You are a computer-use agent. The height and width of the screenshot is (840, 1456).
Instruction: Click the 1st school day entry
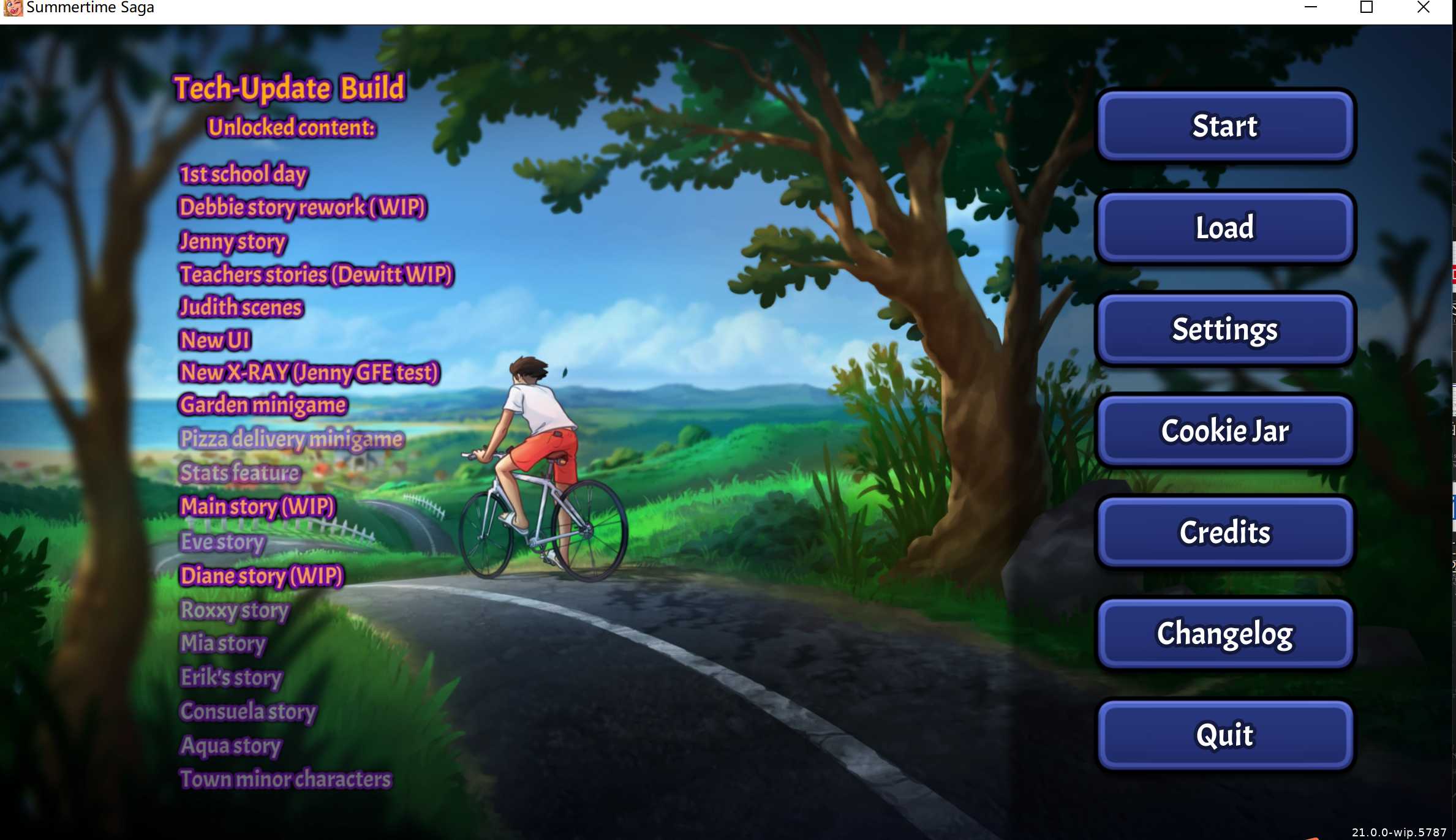(243, 174)
